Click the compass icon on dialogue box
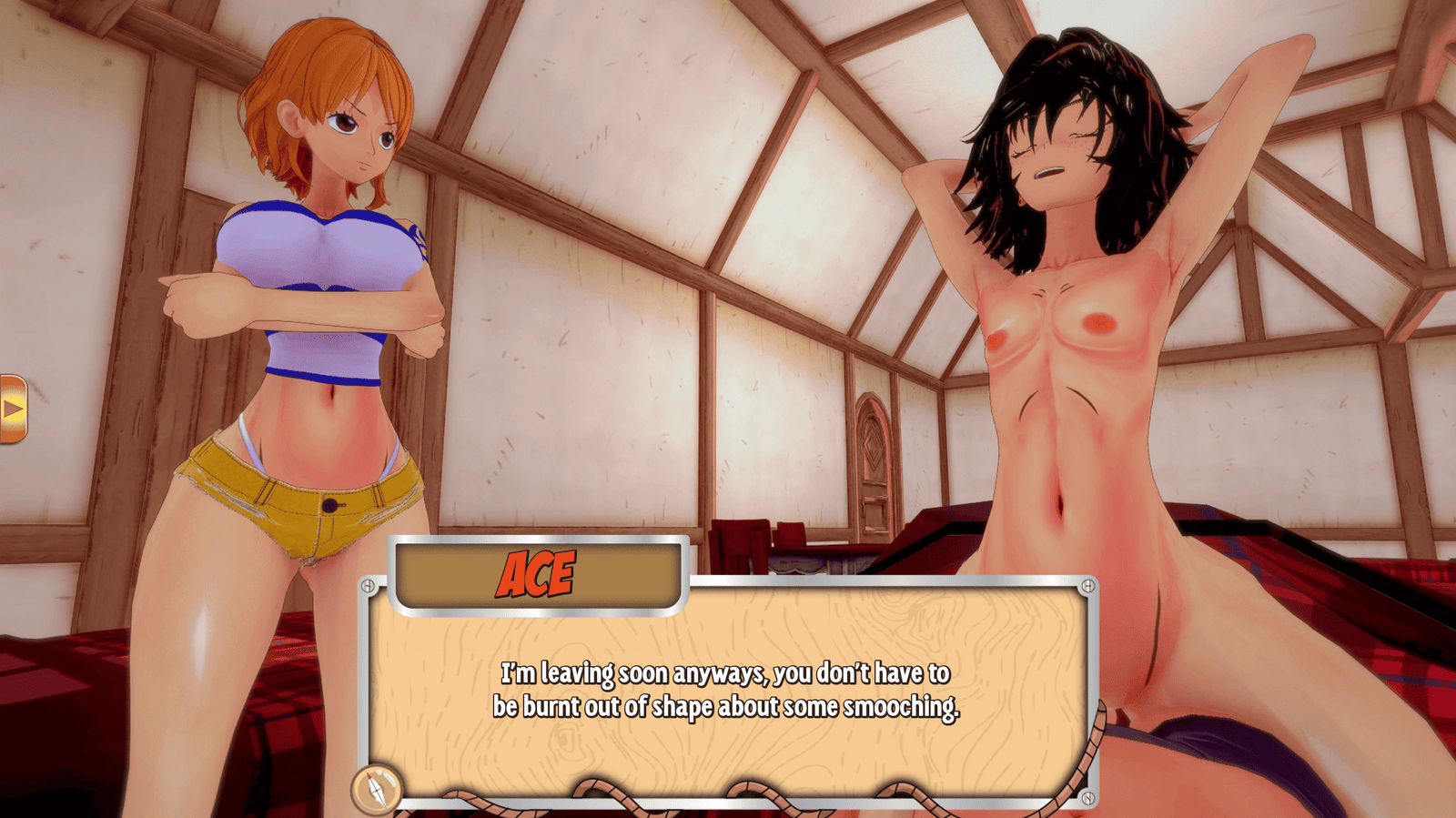 tap(377, 788)
